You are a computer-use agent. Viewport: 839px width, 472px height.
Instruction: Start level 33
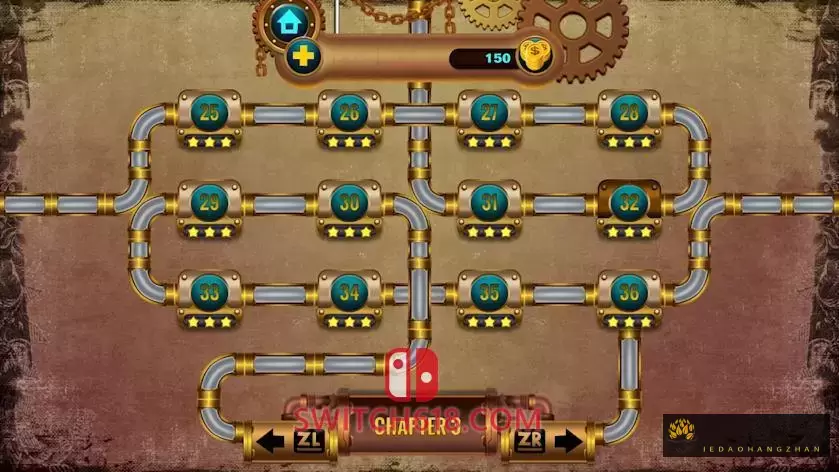point(209,293)
